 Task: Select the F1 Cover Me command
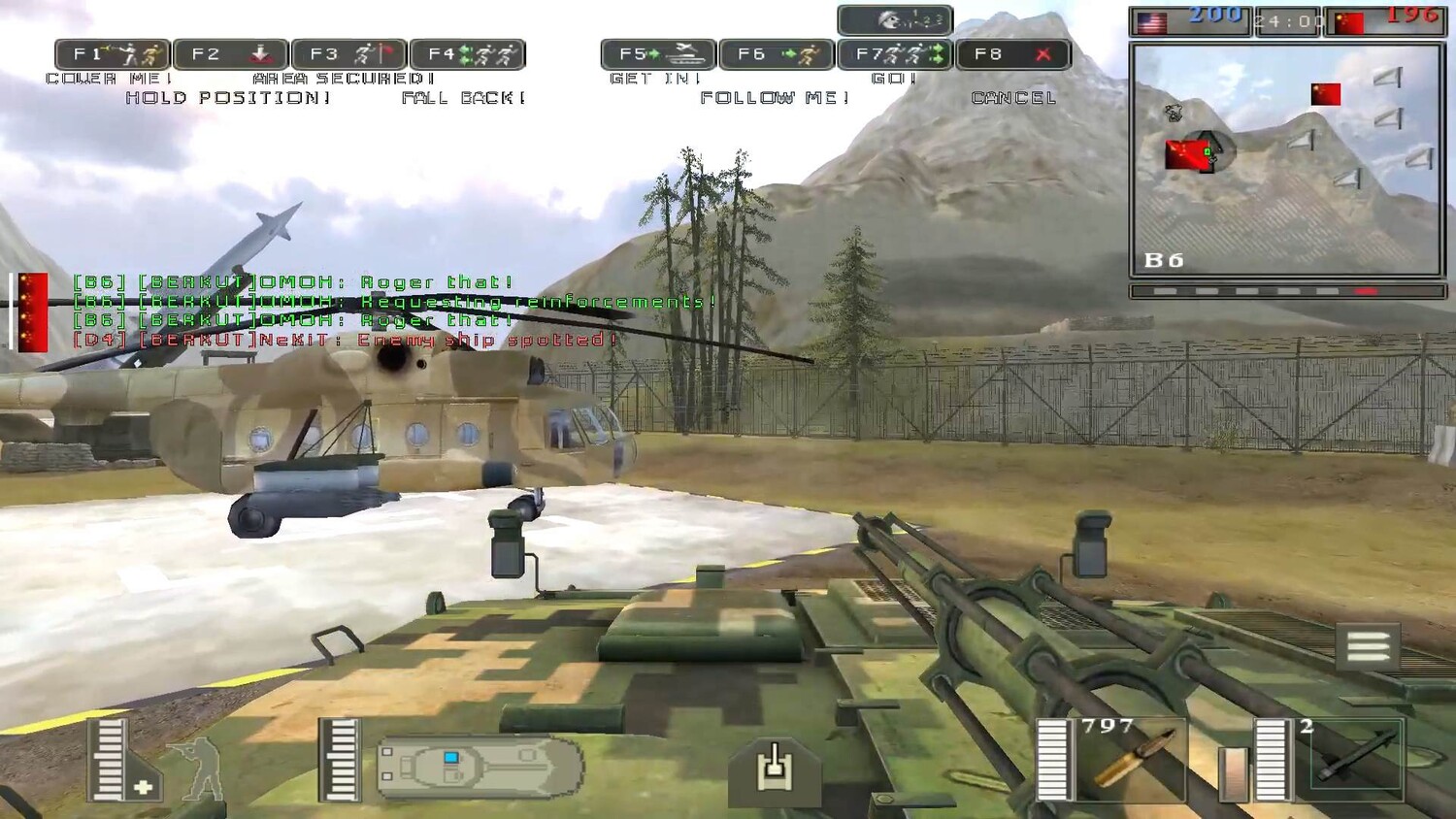(113, 54)
